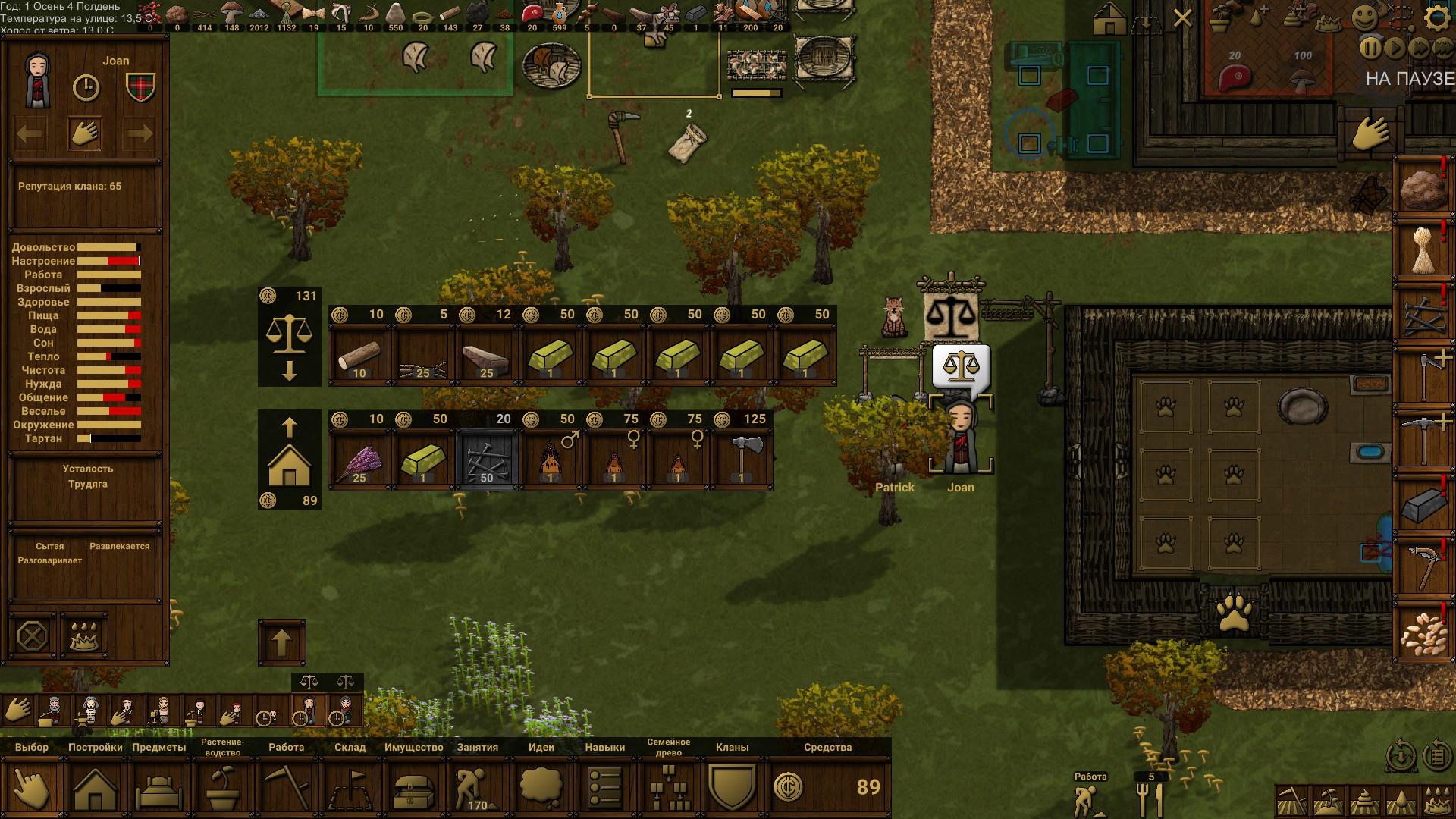The height and width of the screenshot is (819, 1456).
Task: Open the Имущество property chest menu
Action: tap(414, 789)
